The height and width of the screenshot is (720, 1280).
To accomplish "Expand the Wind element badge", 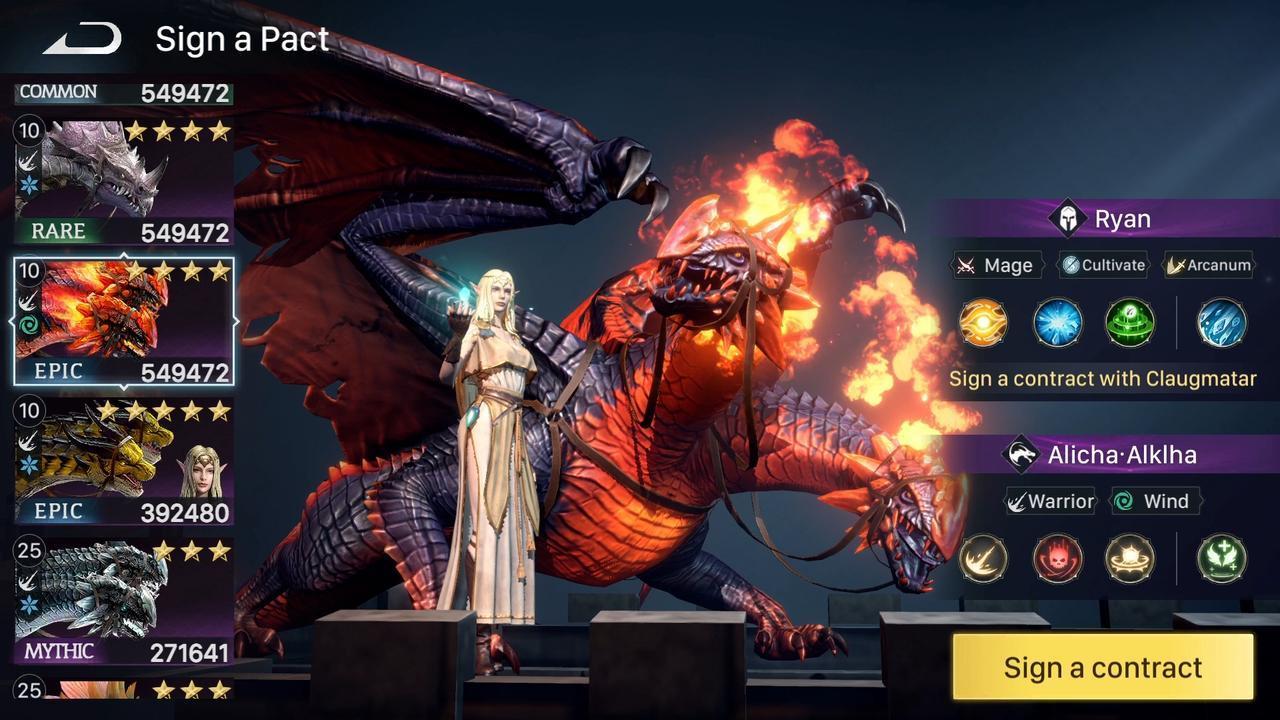I will pyautogui.click(x=1155, y=501).
